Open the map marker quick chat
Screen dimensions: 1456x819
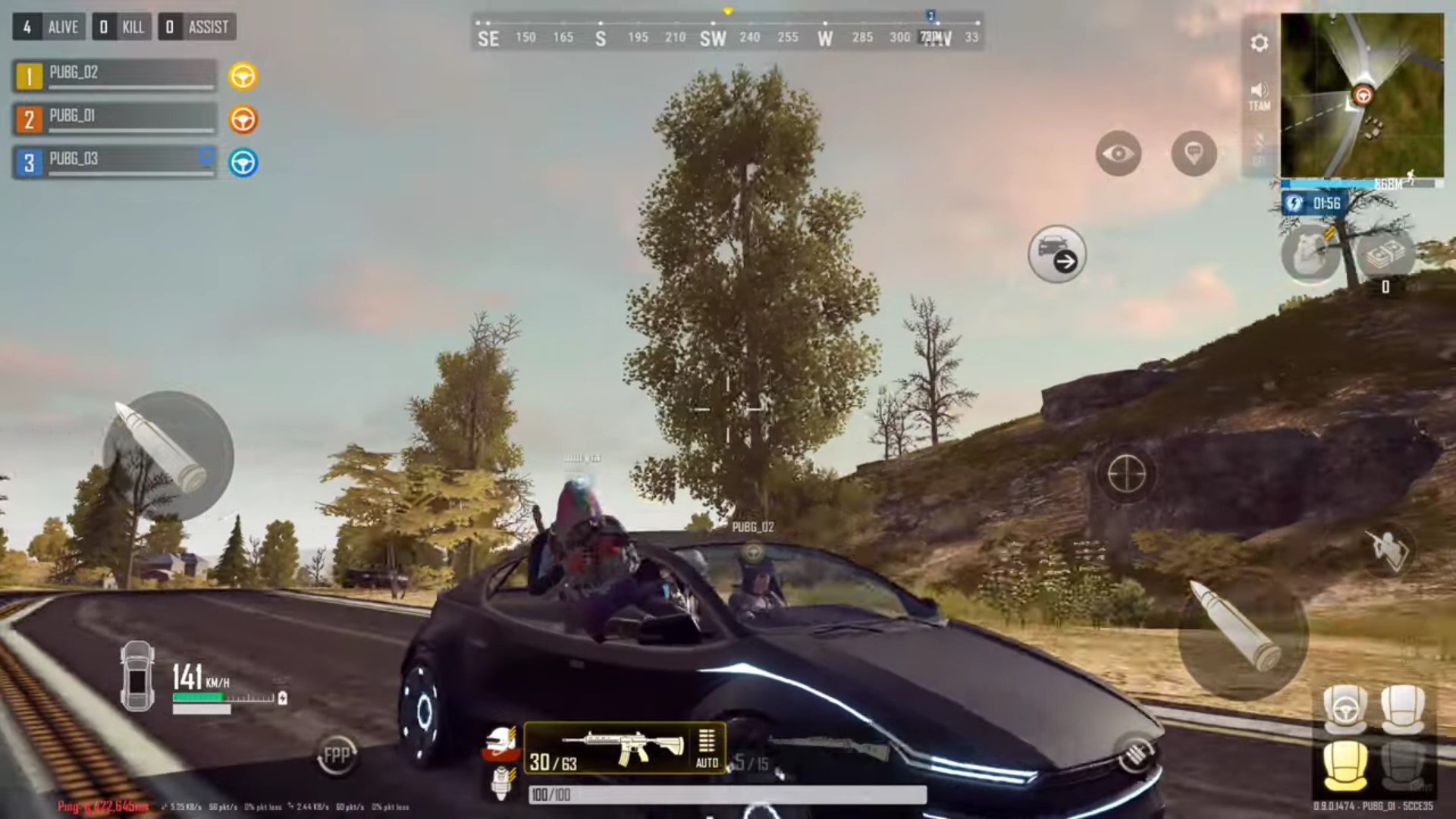coord(1194,154)
